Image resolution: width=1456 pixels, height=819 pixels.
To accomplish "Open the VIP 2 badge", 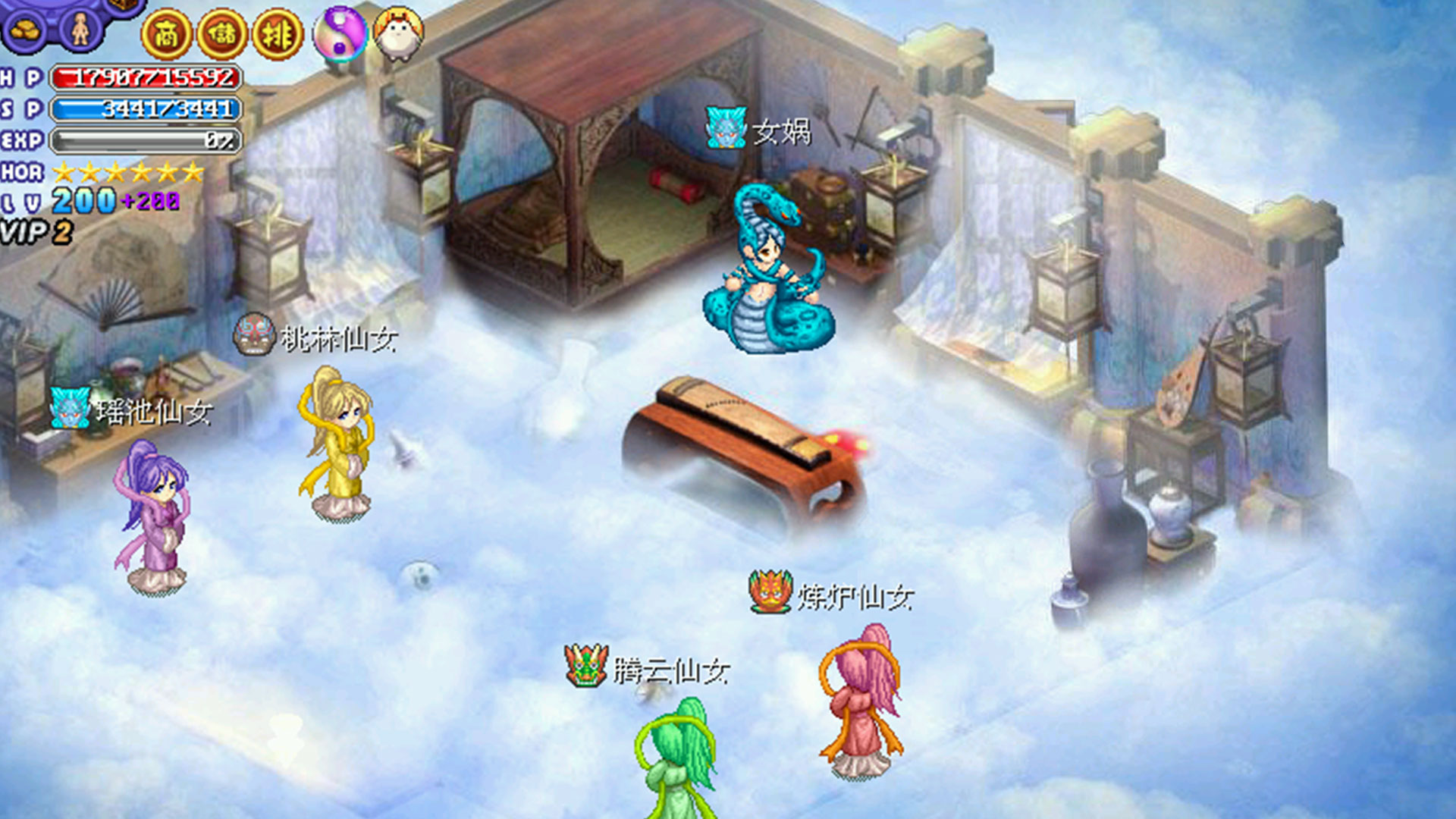I will (36, 232).
